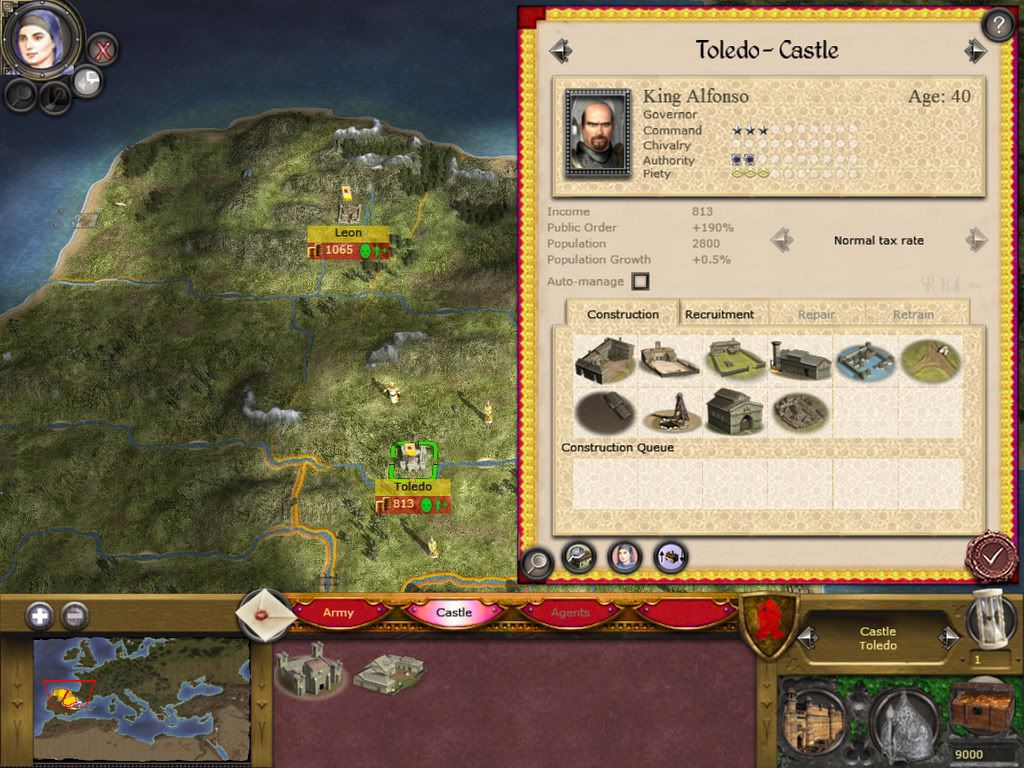Lower the tax rate with left arrow
The width and height of the screenshot is (1024, 768).
(x=782, y=240)
